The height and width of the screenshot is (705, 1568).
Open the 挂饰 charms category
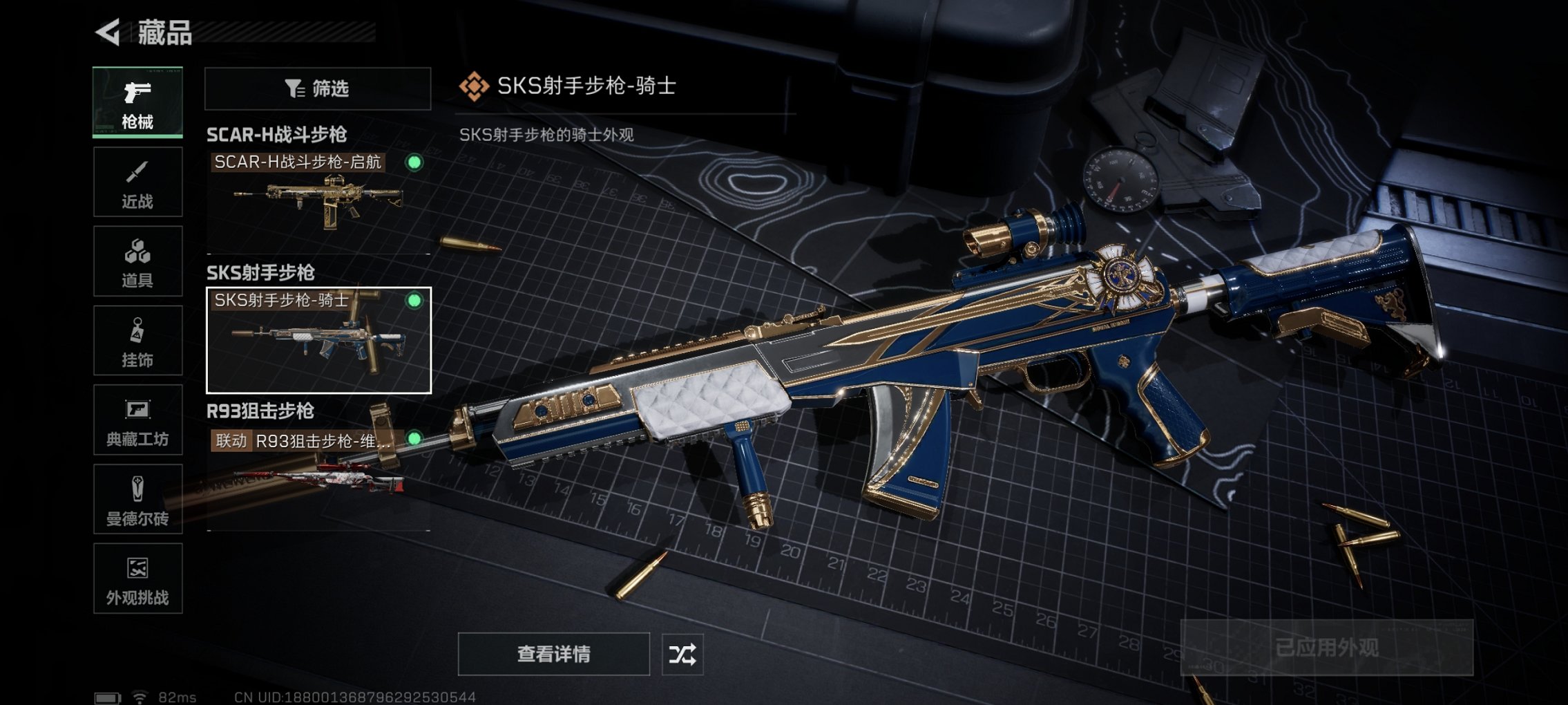[137, 339]
